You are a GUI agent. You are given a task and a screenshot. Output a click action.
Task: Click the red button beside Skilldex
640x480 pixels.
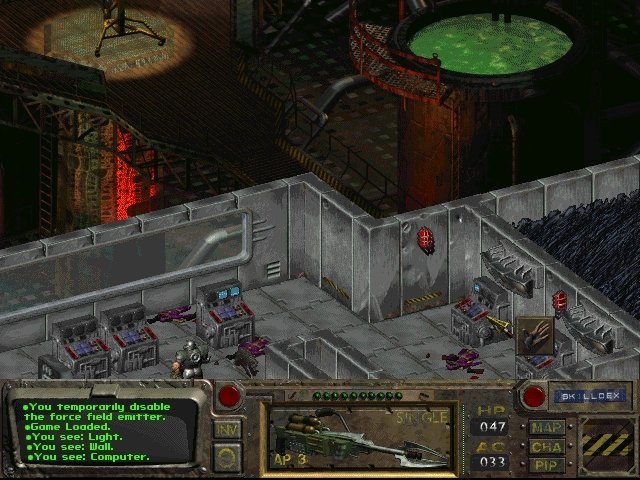(533, 396)
